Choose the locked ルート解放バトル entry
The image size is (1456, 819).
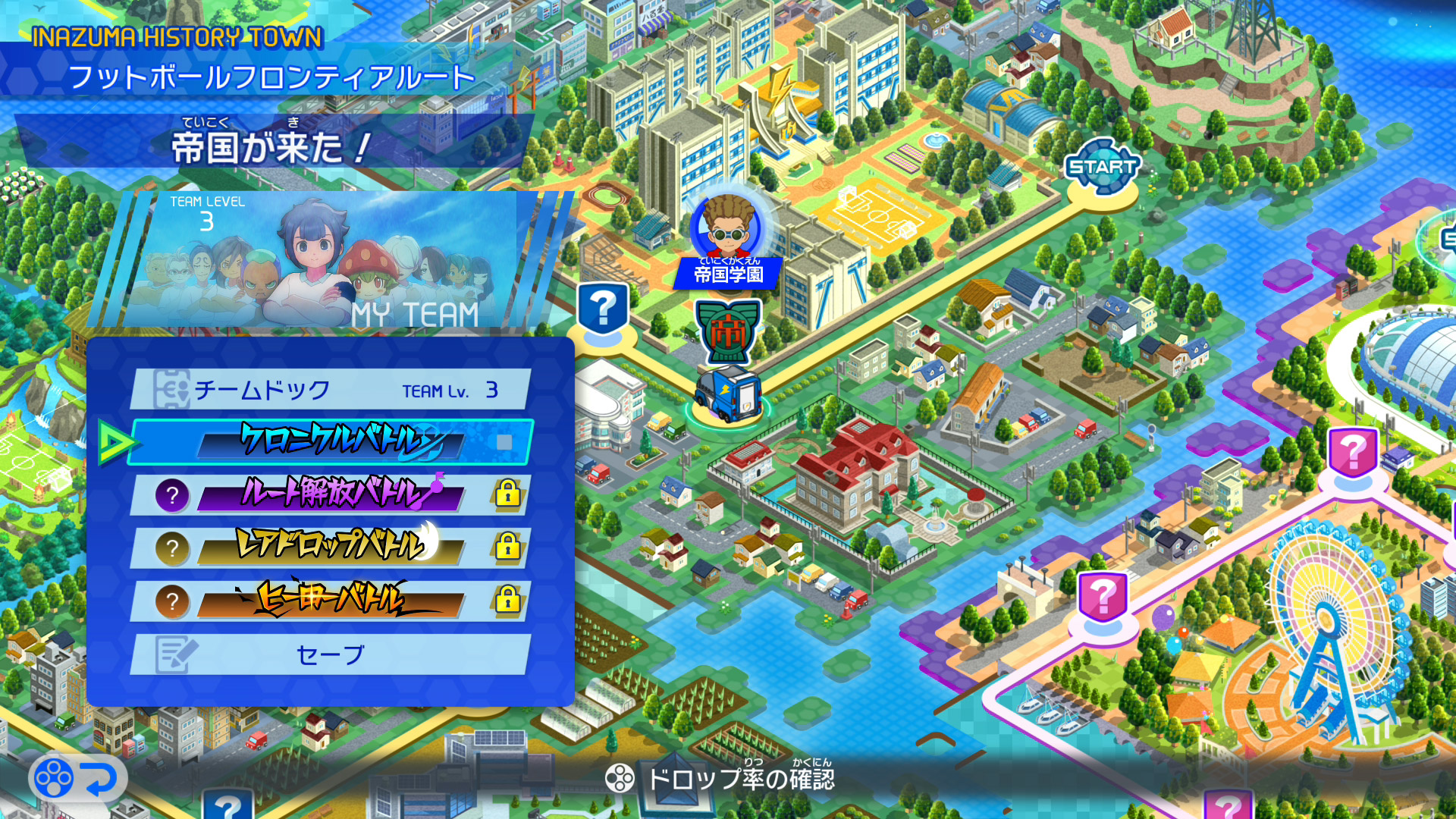[331, 494]
